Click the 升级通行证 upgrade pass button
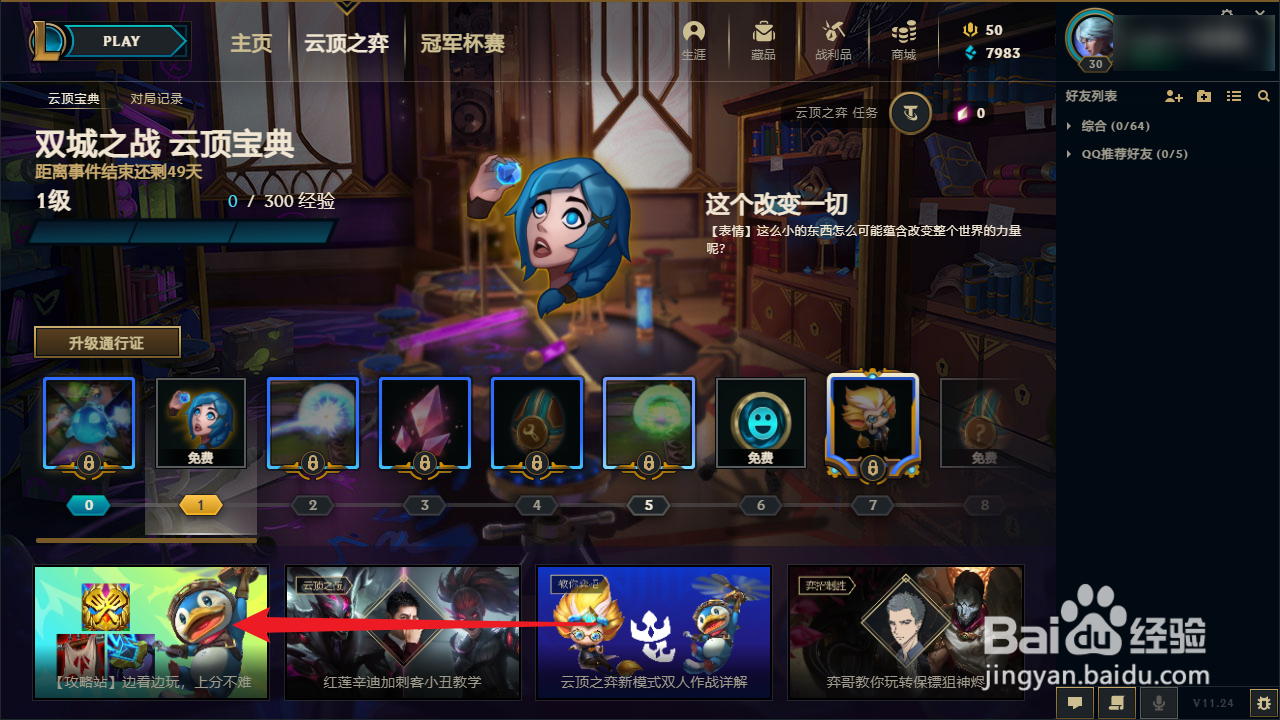The width and height of the screenshot is (1280, 720). point(107,341)
